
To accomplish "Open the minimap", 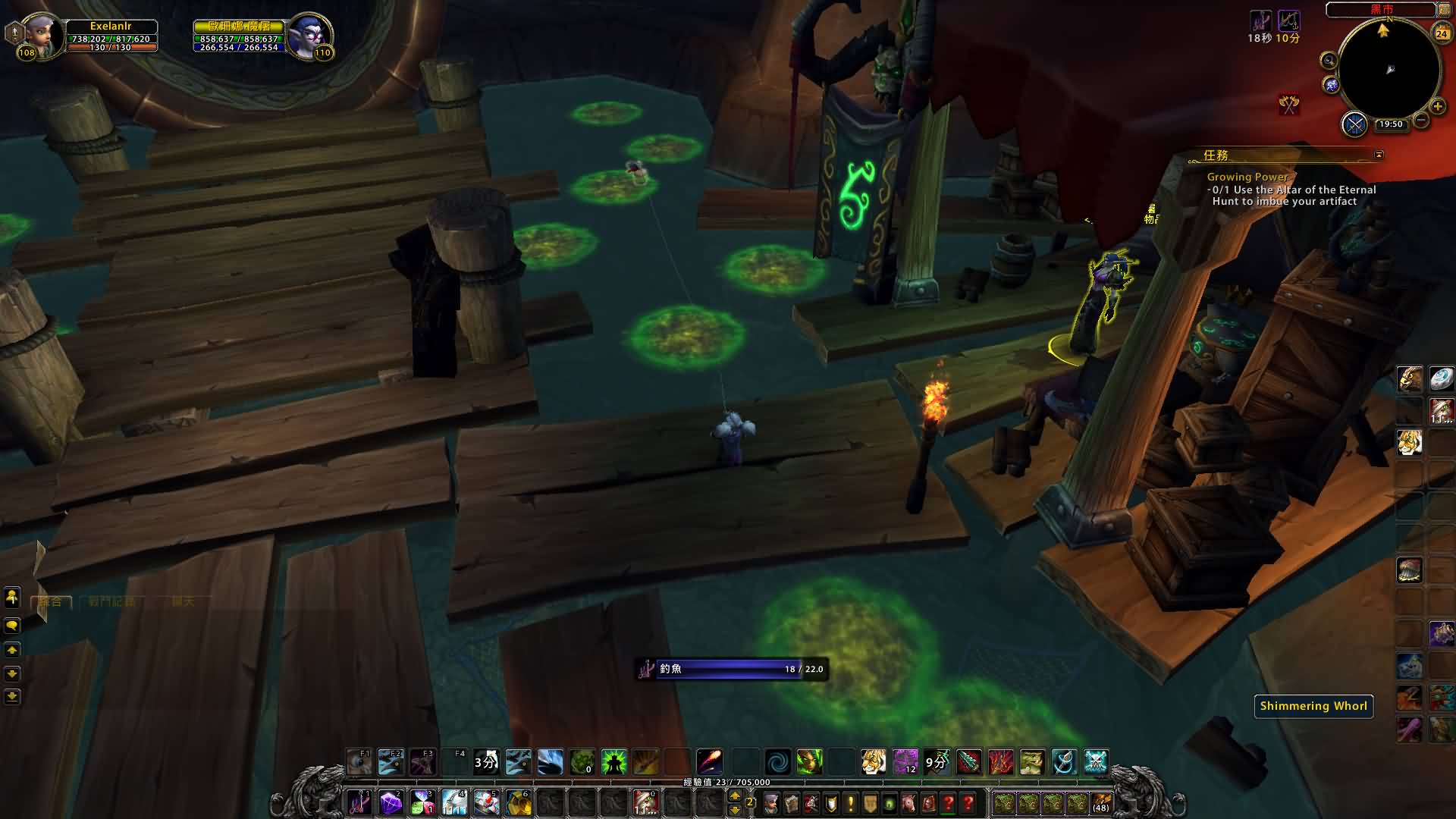I will point(1389,70).
